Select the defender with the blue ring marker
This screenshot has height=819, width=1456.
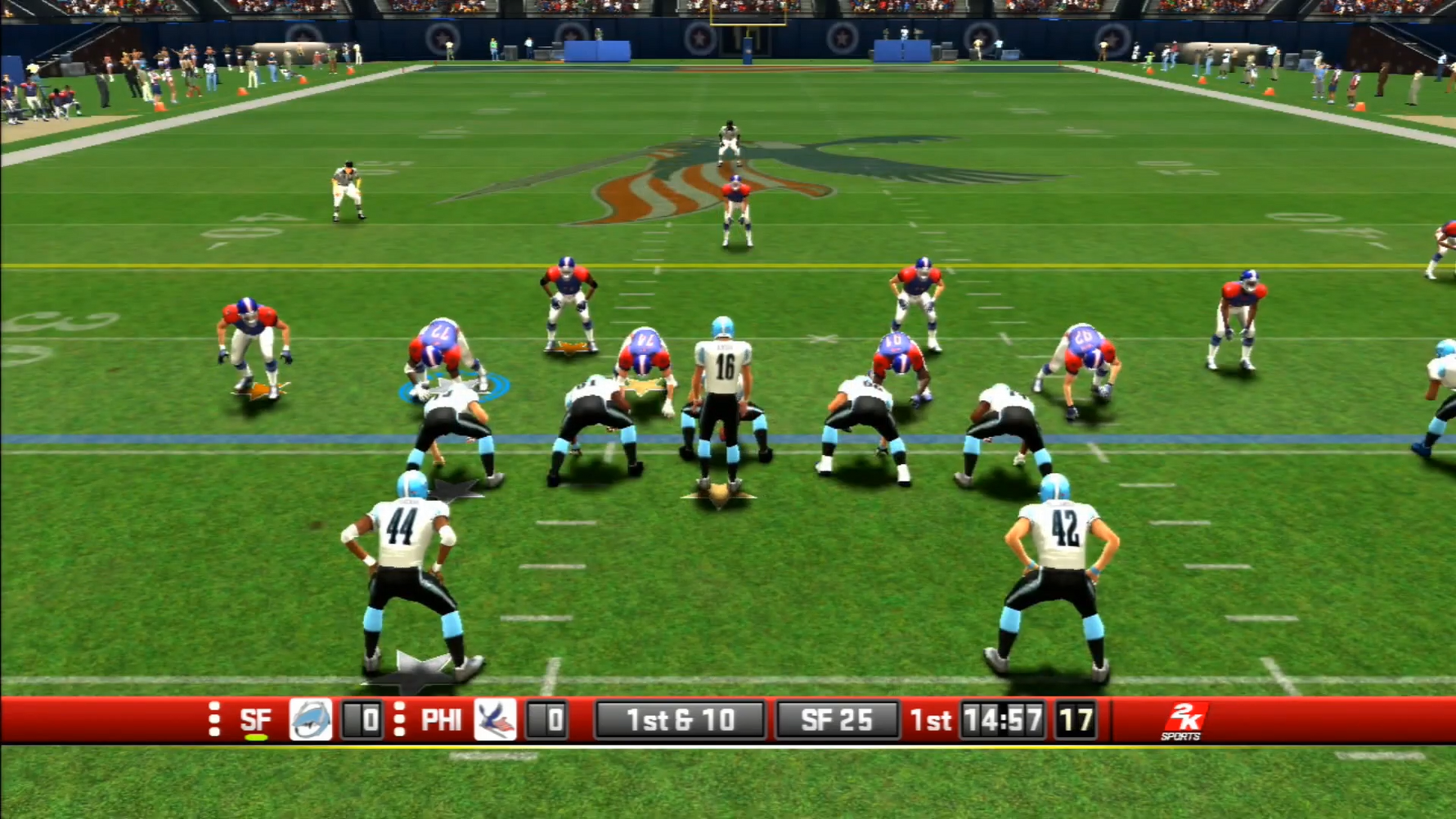point(442,356)
